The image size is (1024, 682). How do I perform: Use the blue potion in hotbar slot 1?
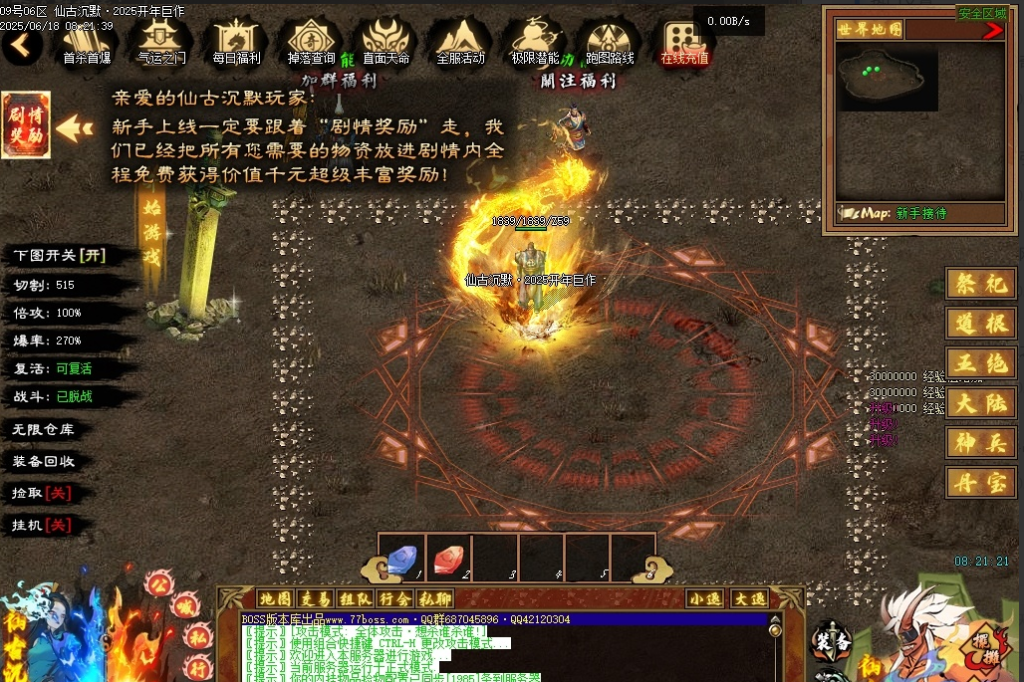pos(402,558)
